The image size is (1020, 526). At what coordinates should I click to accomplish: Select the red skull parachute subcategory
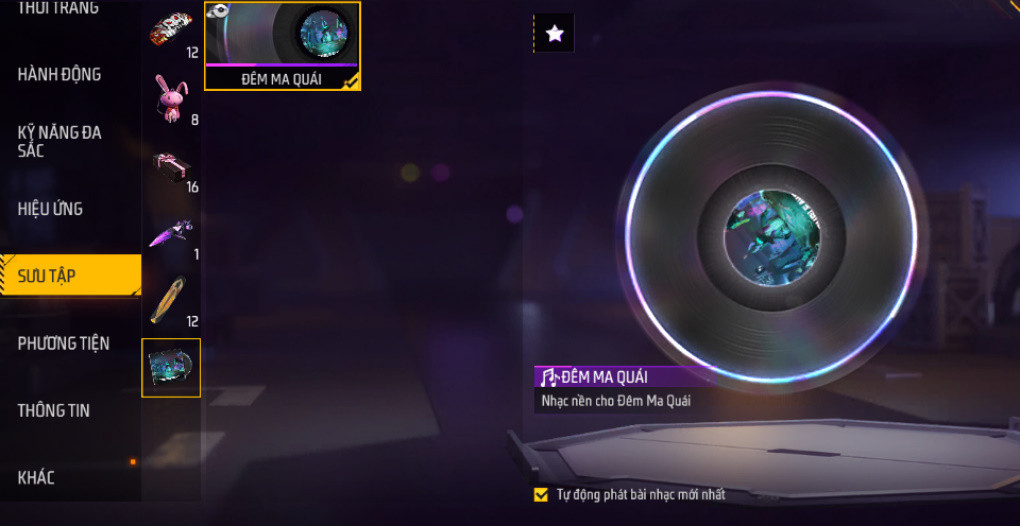[x=170, y=30]
